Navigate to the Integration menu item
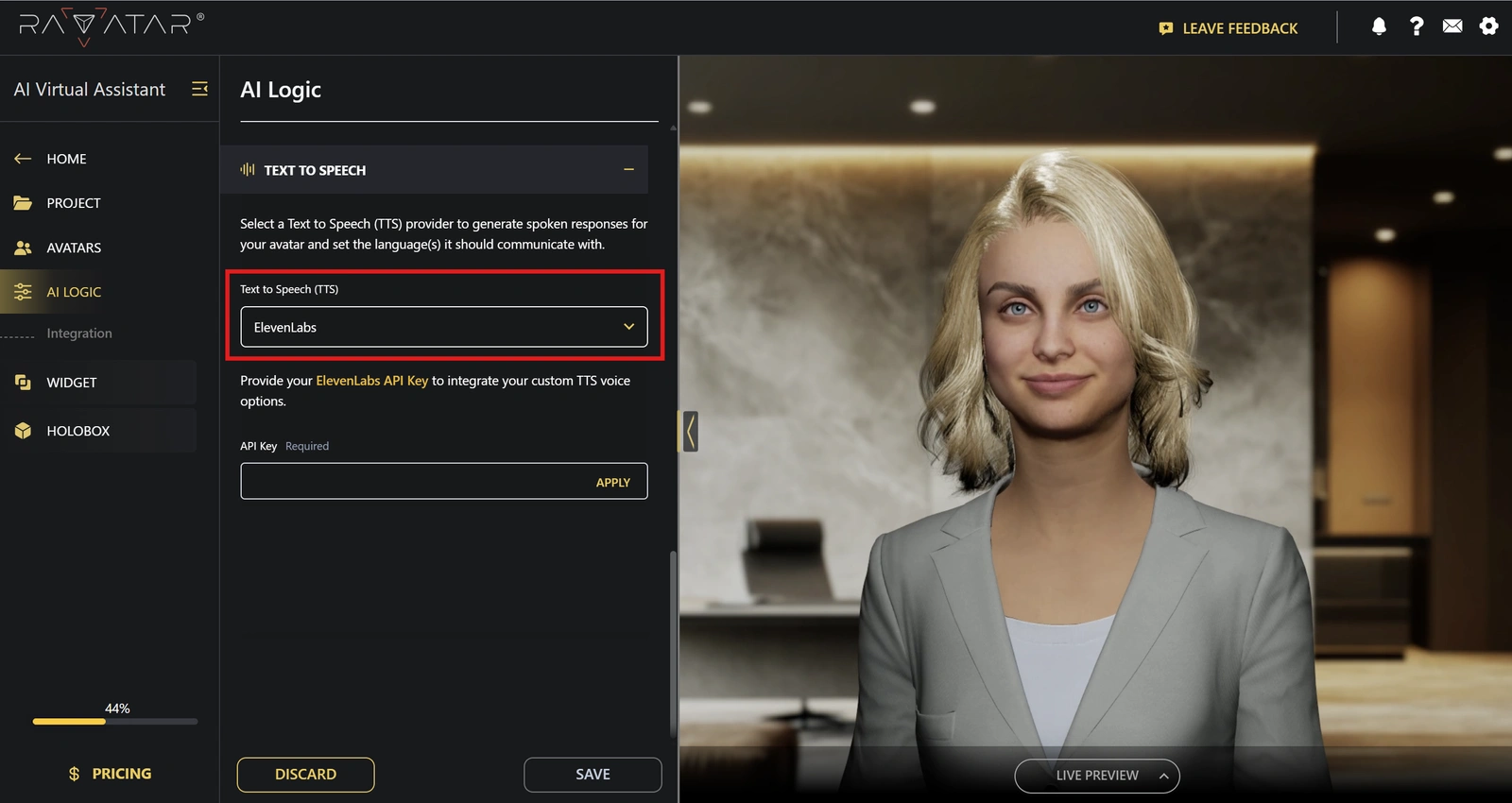 79,333
